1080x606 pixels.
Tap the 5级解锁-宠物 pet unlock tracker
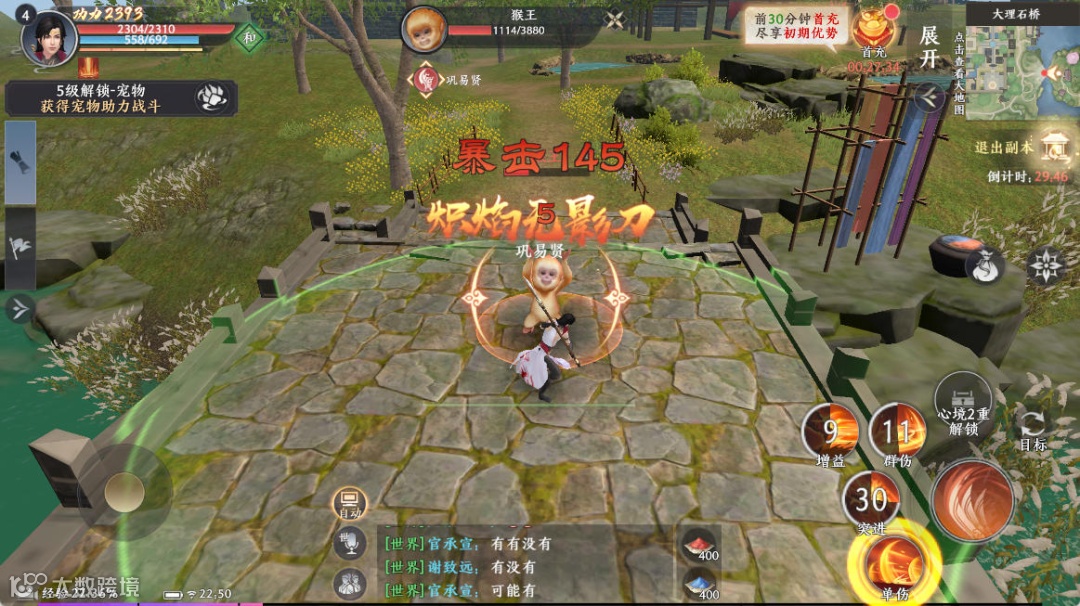(120, 98)
